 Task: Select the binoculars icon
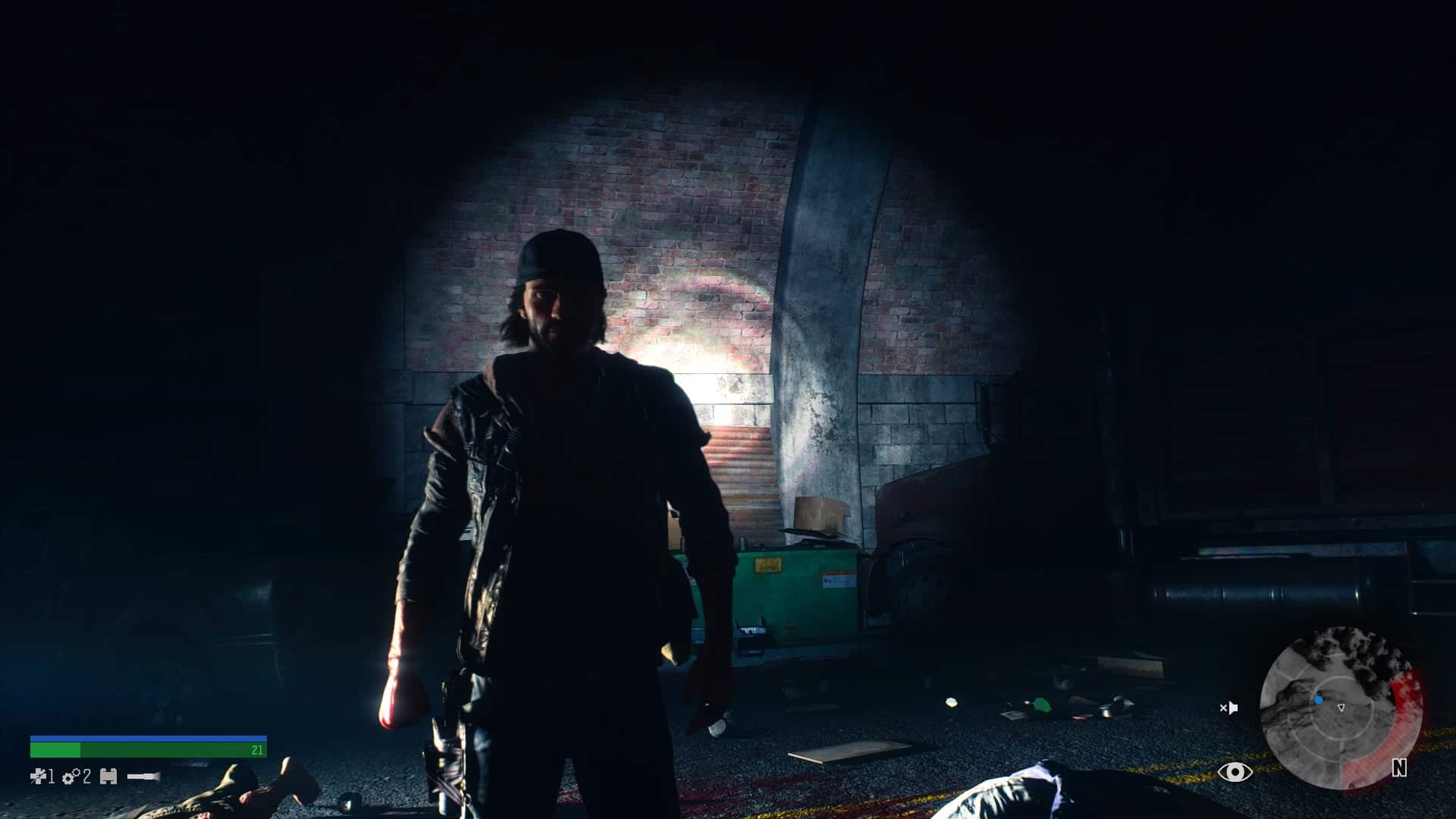108,777
